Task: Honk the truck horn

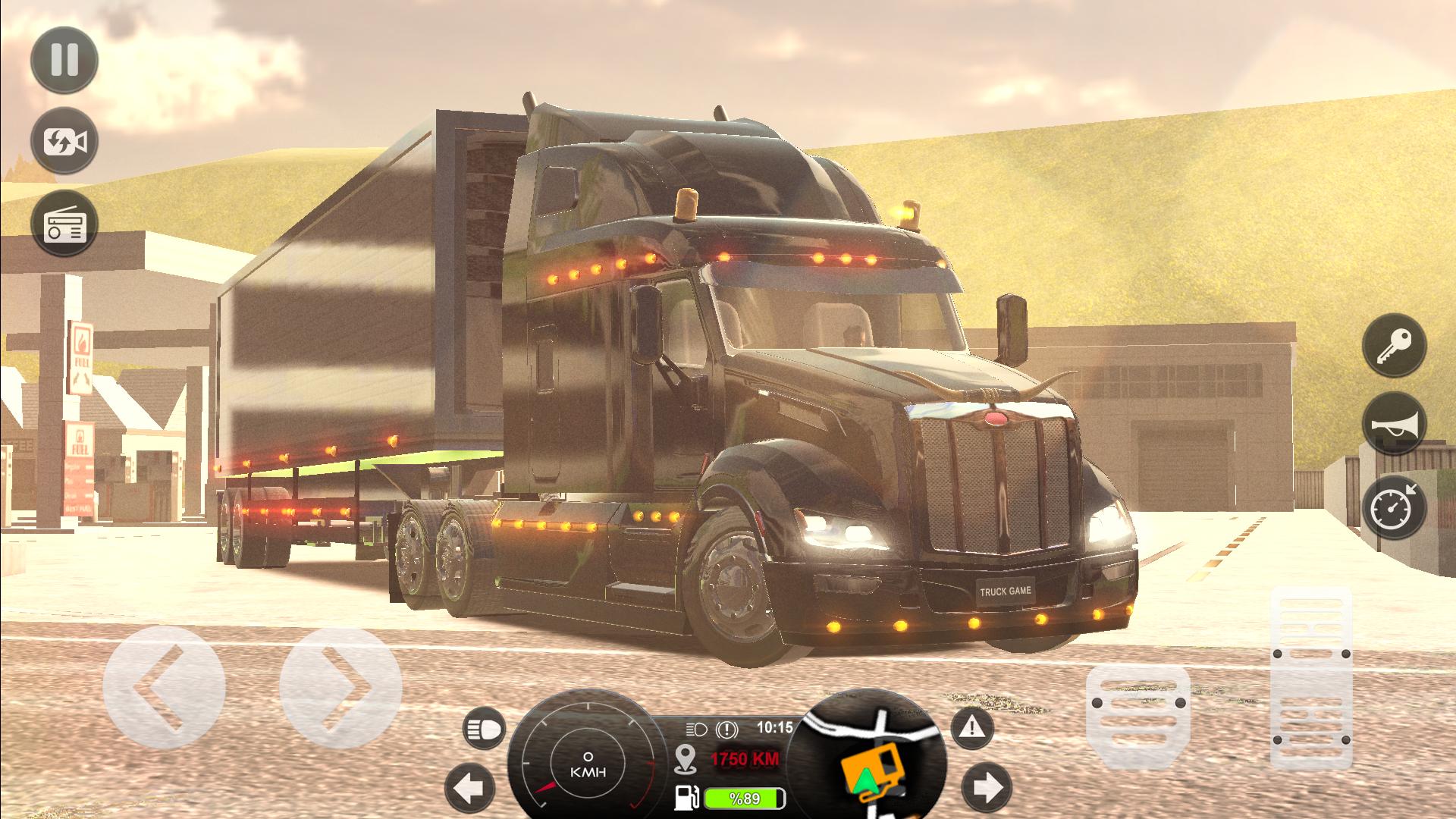Action: pyautogui.click(x=1395, y=425)
